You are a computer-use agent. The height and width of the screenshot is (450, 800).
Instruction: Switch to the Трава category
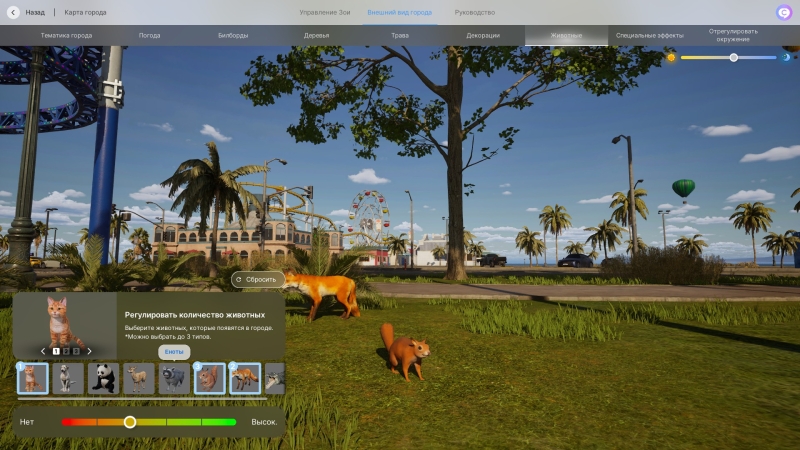[x=400, y=35]
